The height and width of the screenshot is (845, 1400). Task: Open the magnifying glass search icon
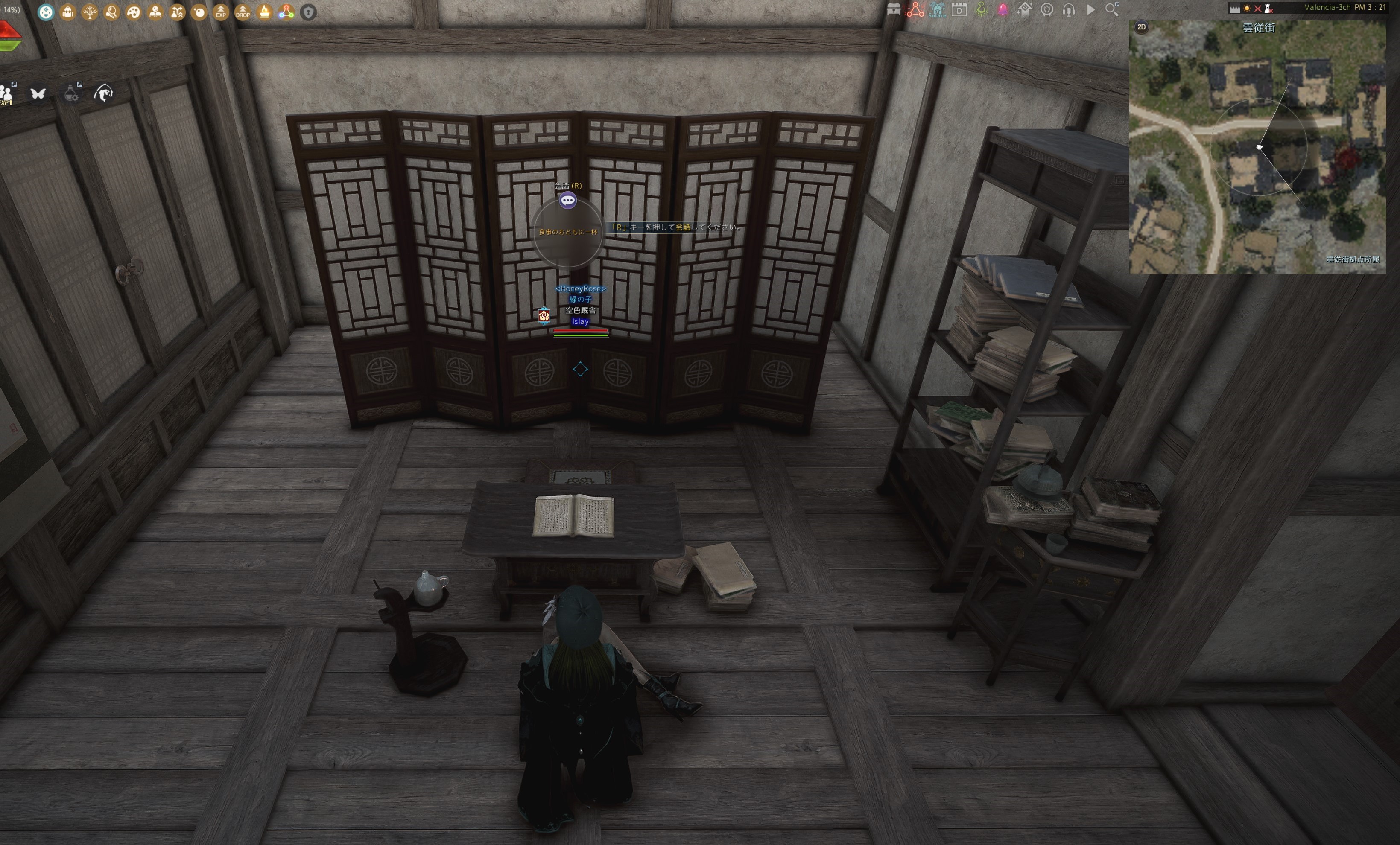coord(1112,10)
